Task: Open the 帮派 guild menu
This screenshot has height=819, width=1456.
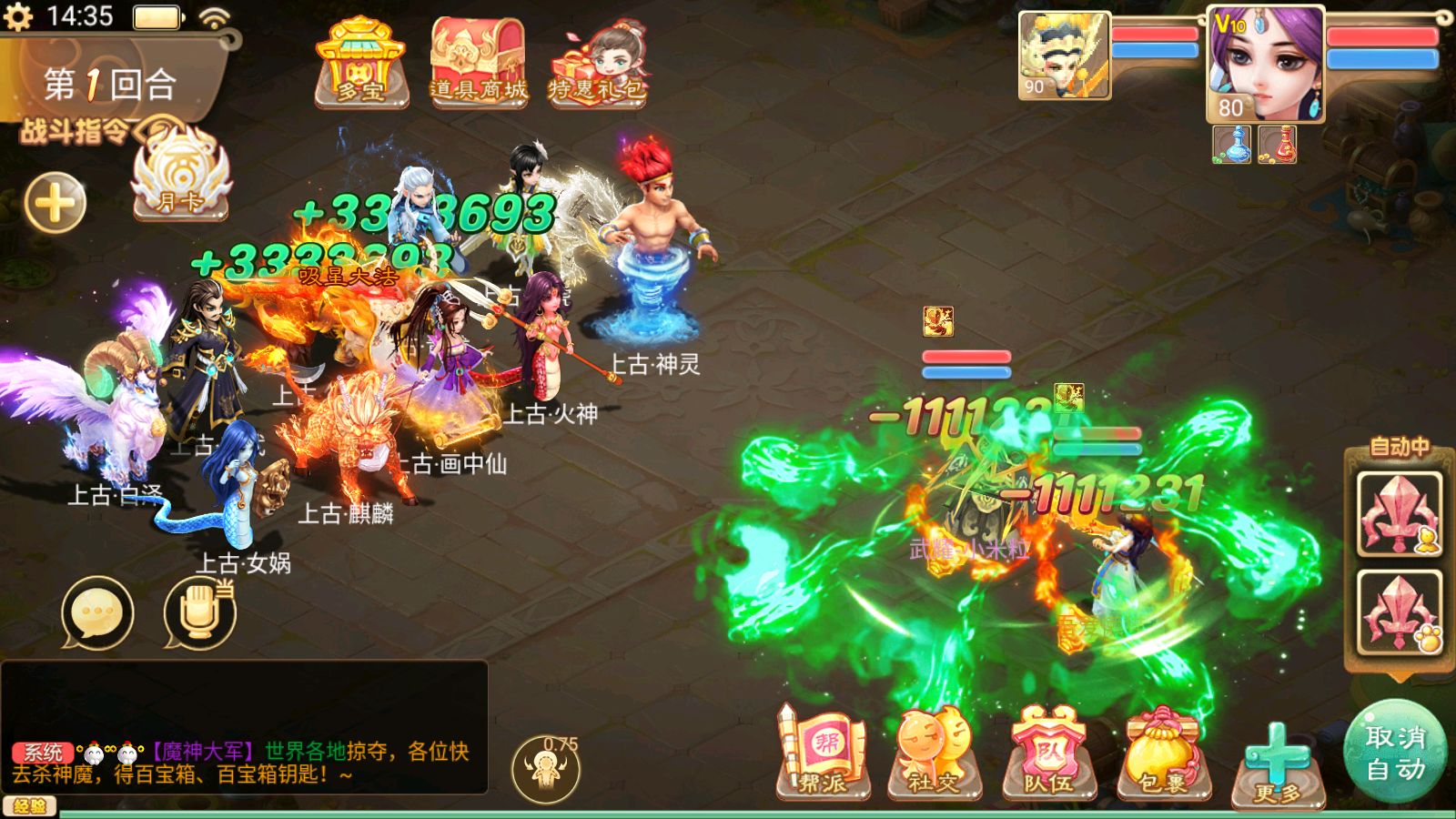Action: click(822, 755)
